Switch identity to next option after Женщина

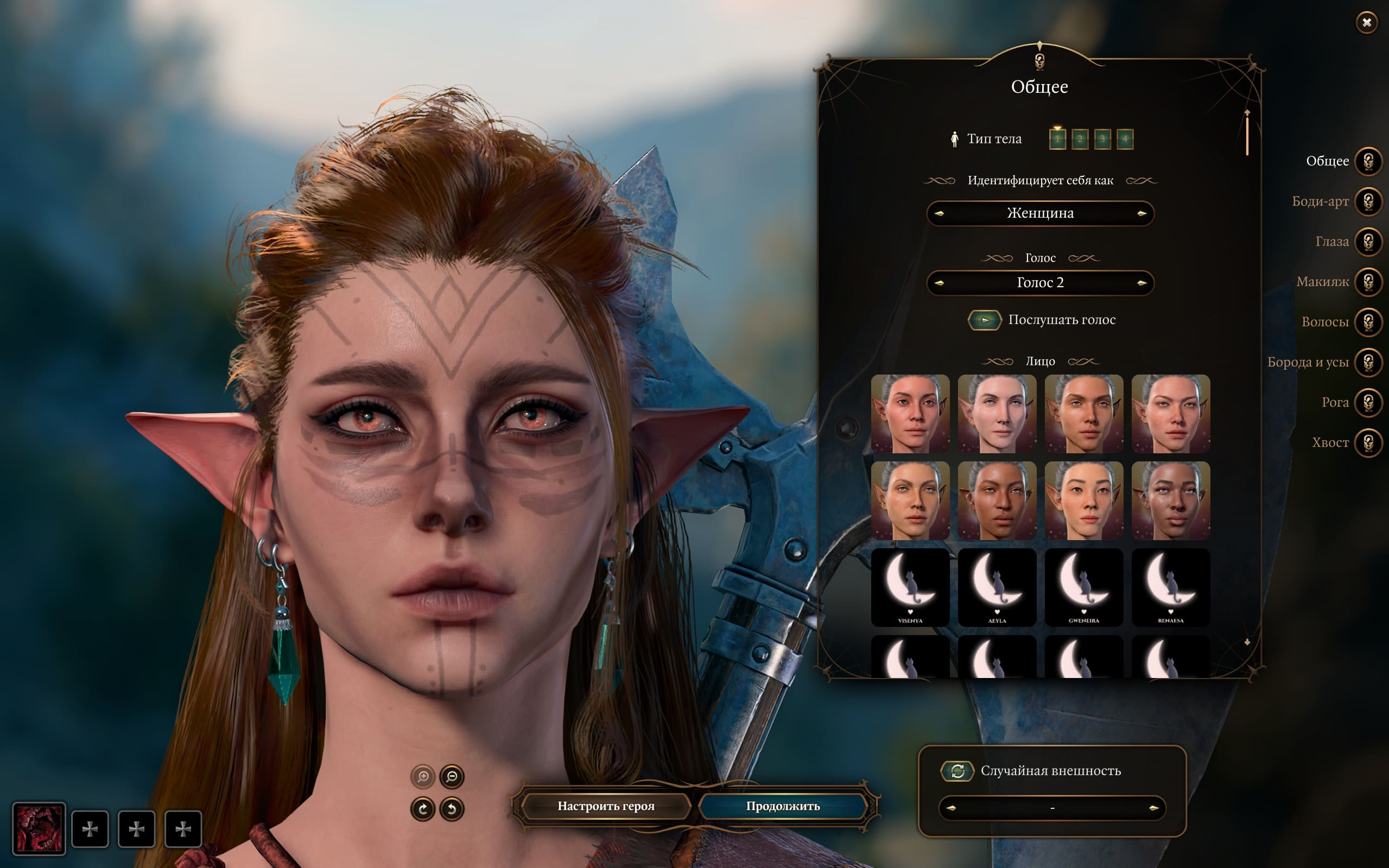[x=1141, y=213]
